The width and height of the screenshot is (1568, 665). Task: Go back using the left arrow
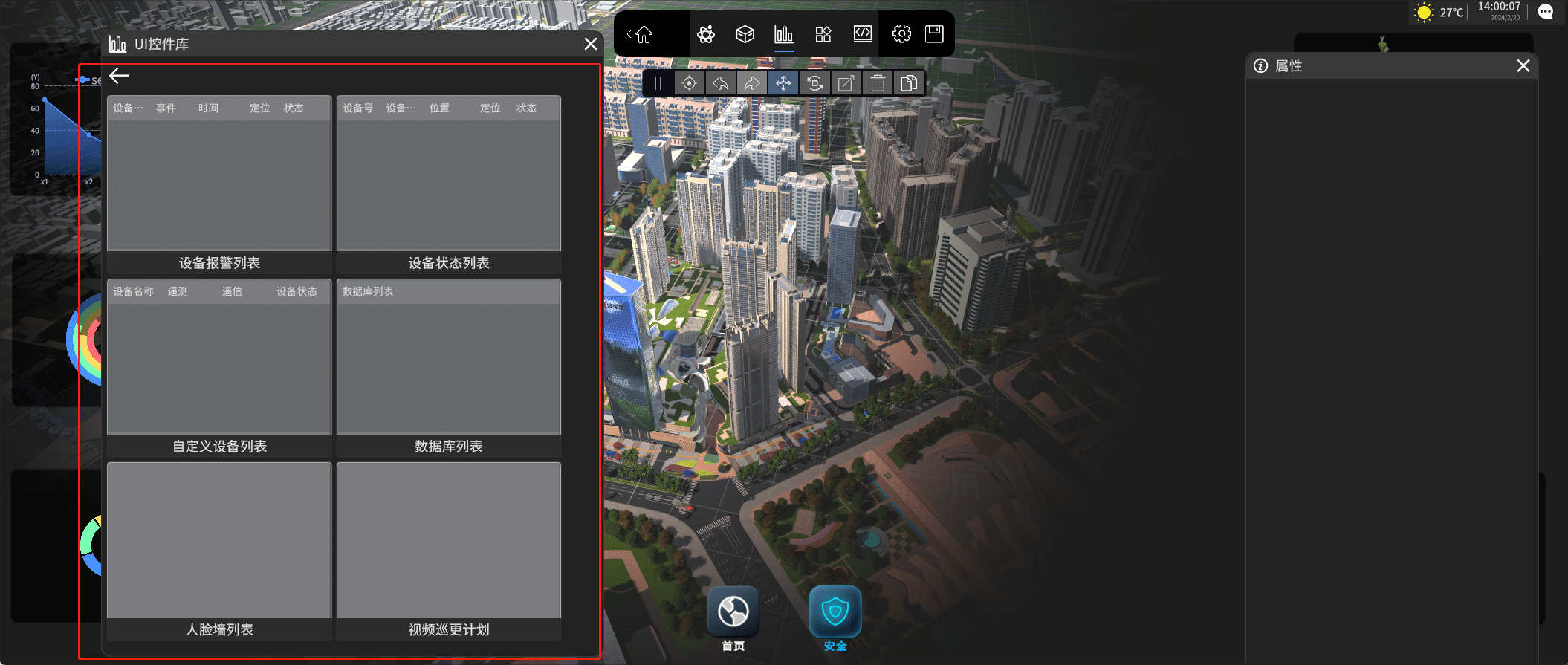point(119,76)
